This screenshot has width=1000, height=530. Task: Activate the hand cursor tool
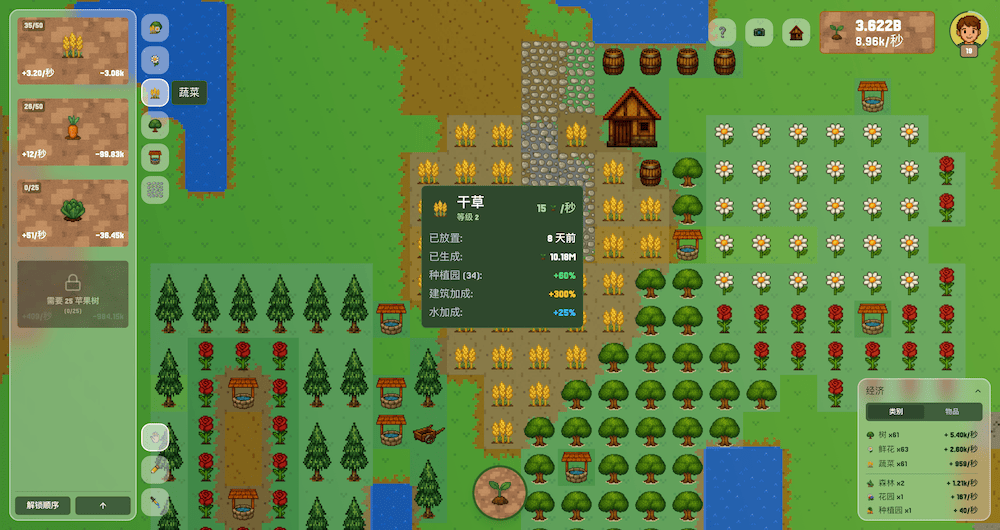155,436
